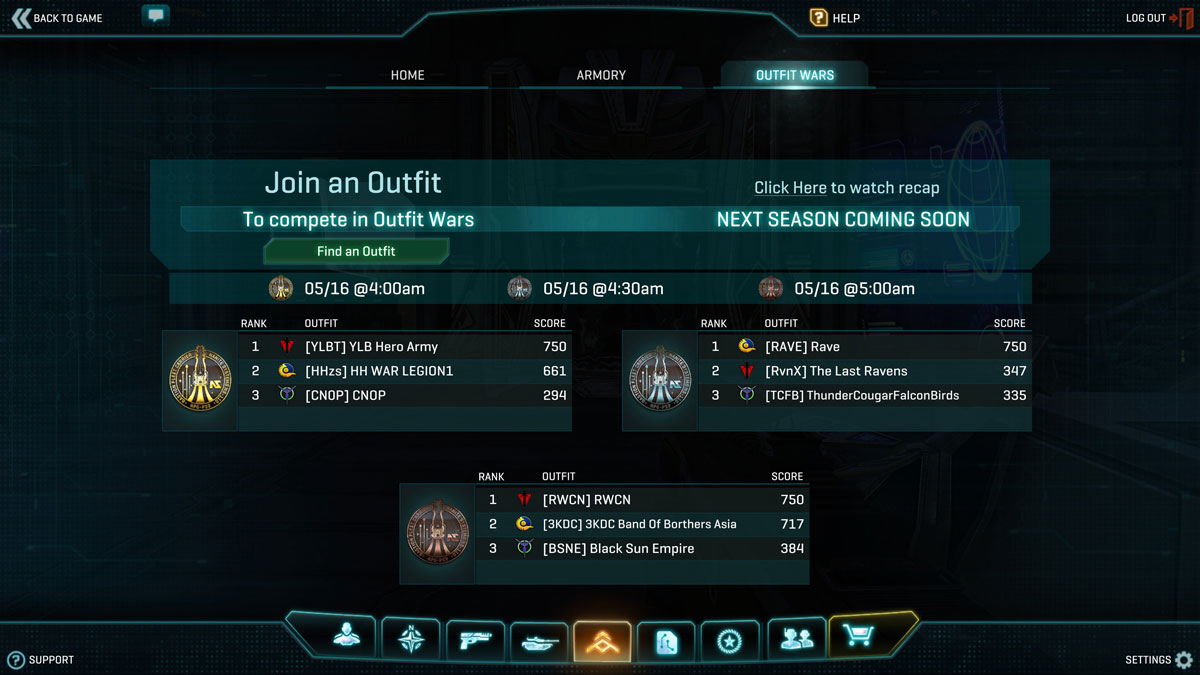
Task: Open the chat bubble icon
Action: (x=155, y=16)
